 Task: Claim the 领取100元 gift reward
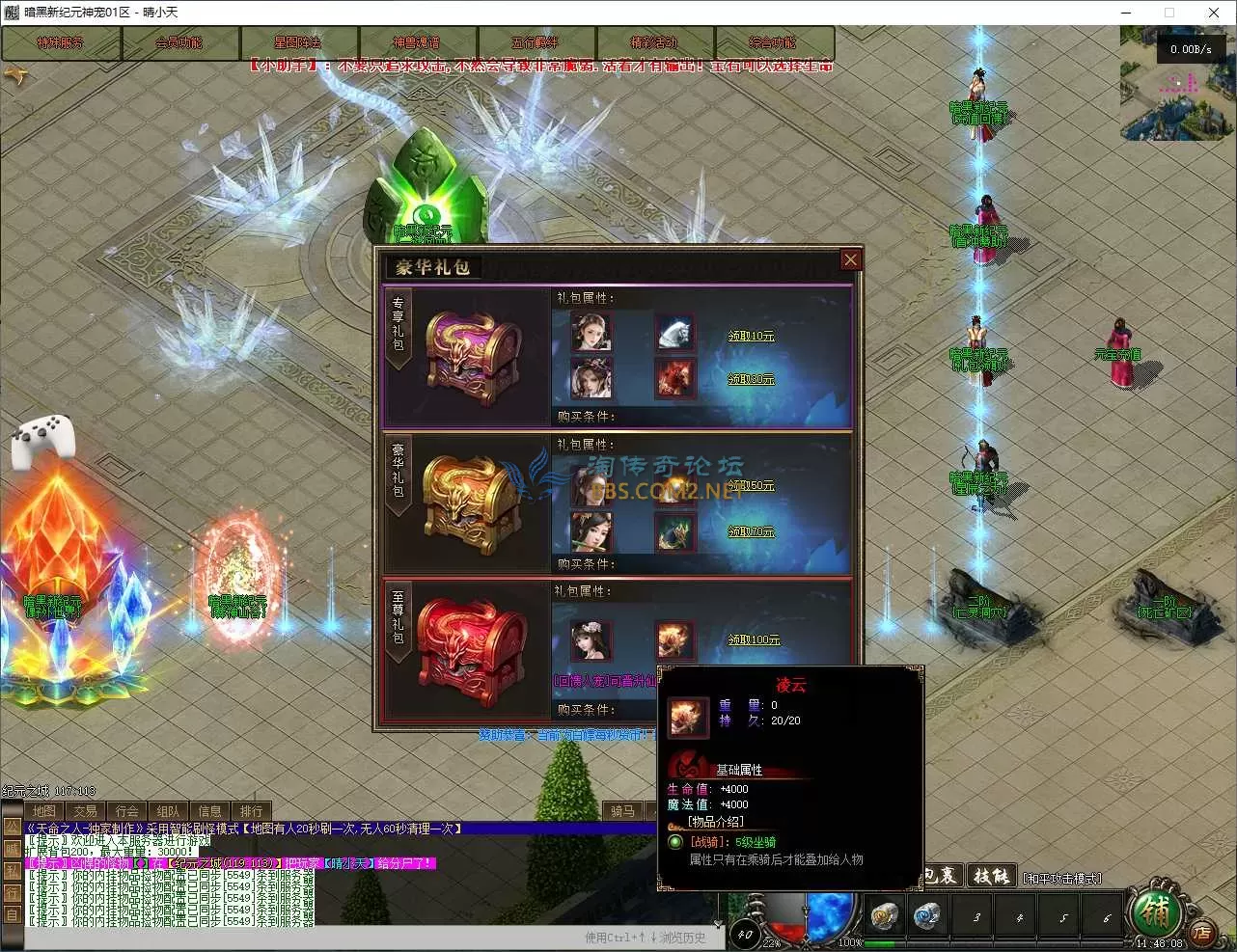coord(754,639)
